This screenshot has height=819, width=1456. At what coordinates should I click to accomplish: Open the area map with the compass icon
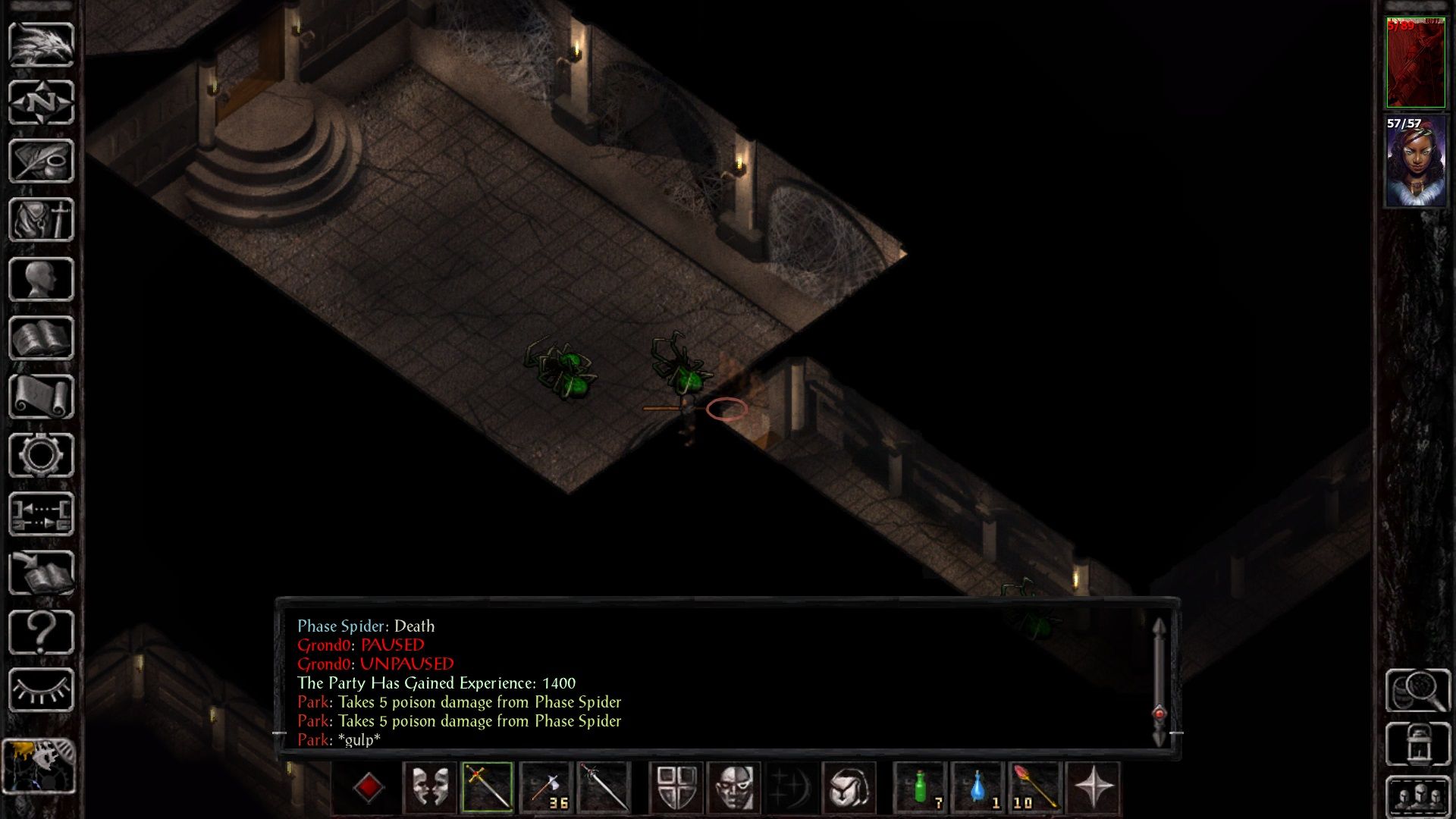41,102
